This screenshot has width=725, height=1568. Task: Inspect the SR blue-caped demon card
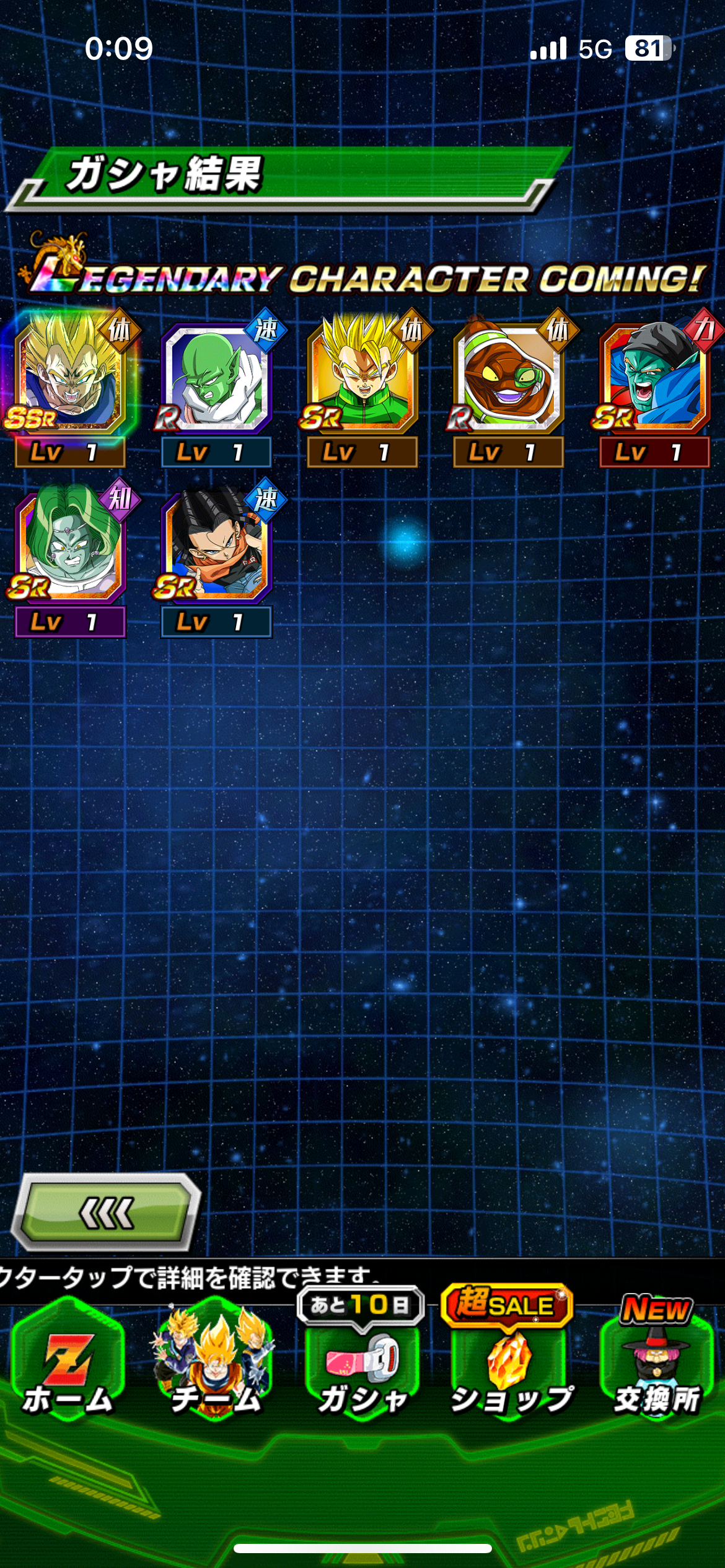654,378
